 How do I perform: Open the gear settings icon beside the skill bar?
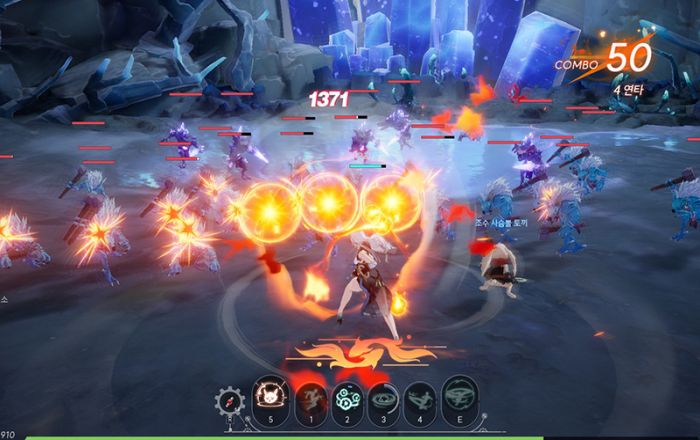coord(229,401)
